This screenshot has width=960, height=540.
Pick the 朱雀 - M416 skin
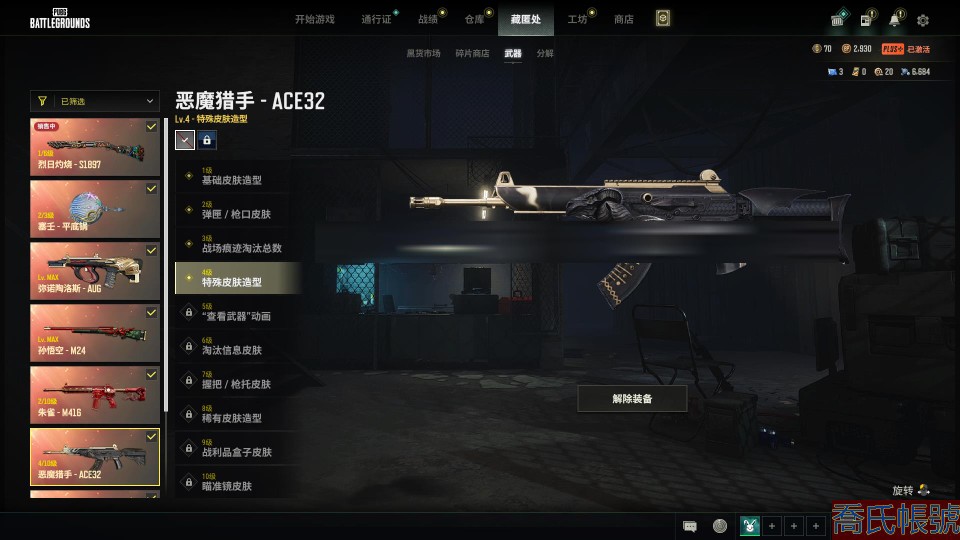tap(95, 395)
